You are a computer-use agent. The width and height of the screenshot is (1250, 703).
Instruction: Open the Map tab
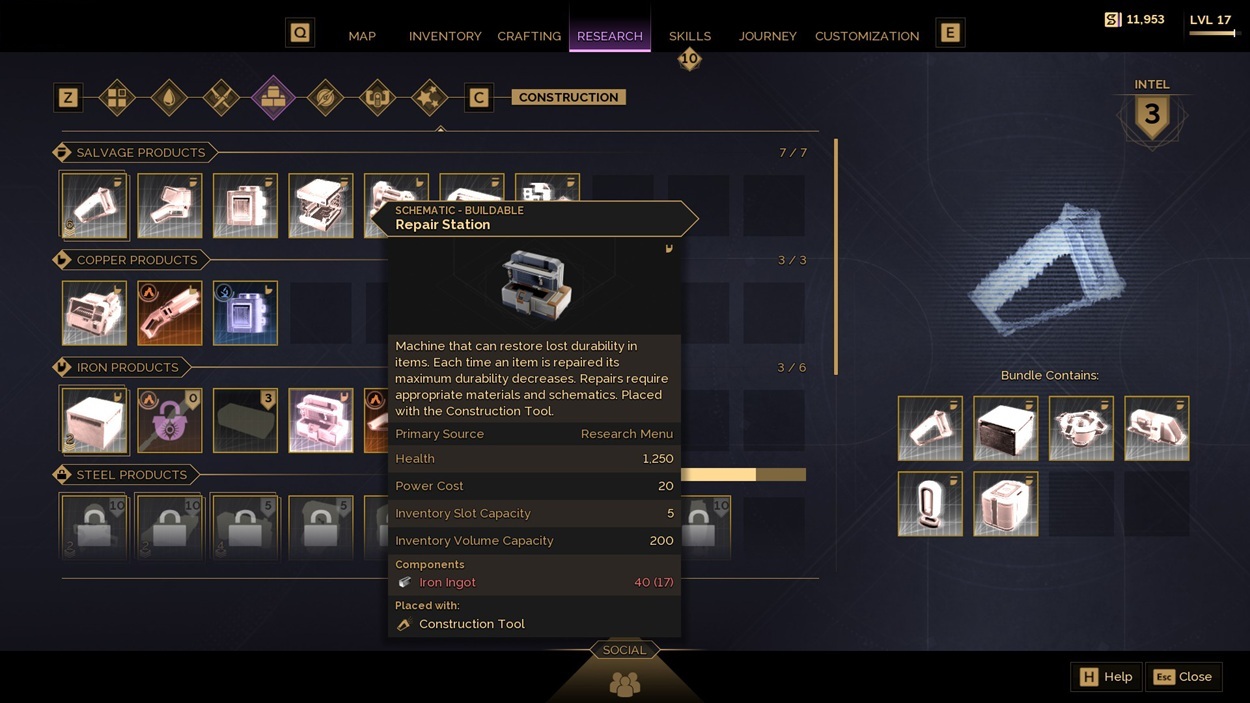362,36
